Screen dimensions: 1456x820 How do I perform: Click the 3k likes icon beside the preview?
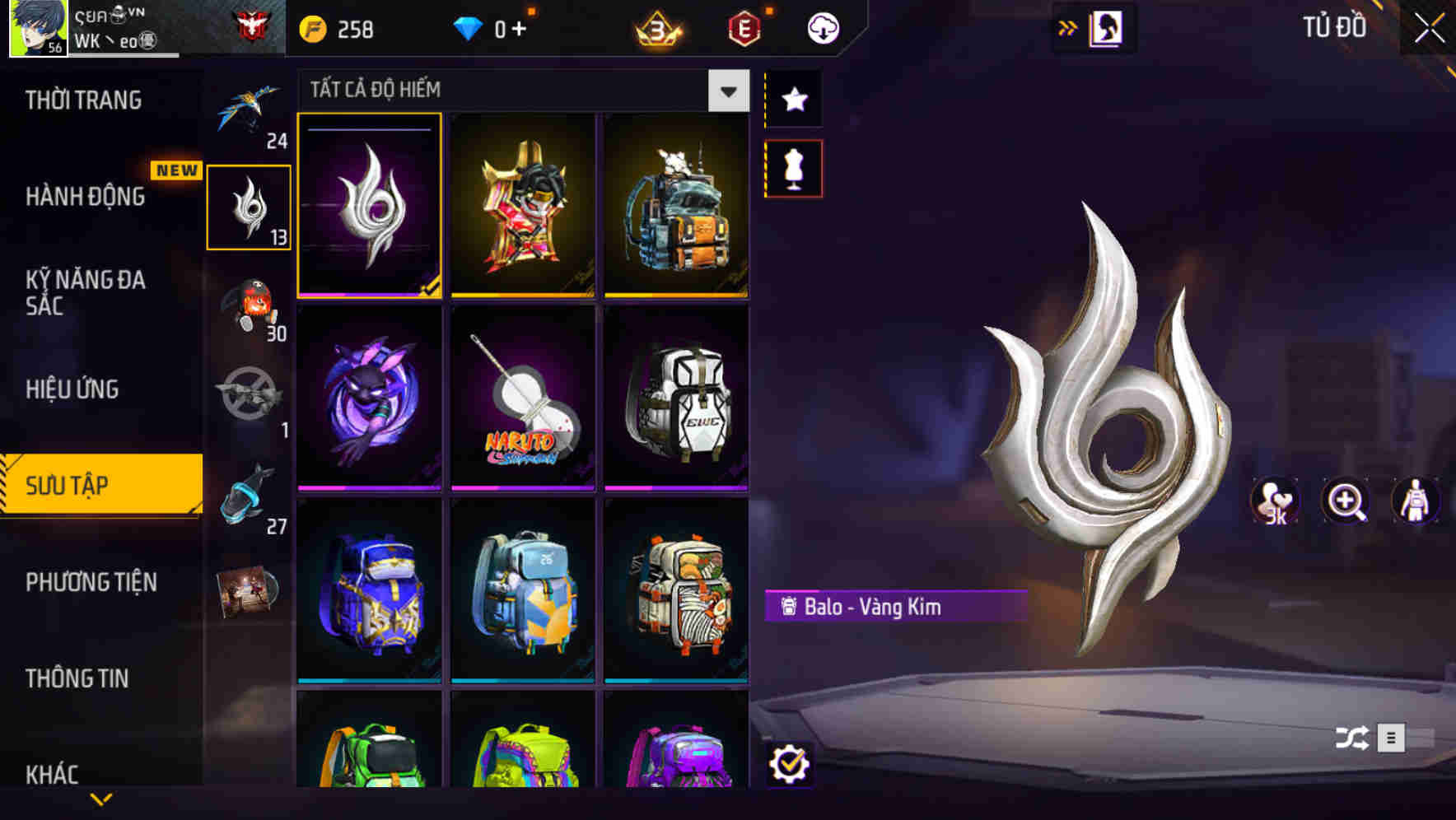point(1276,501)
